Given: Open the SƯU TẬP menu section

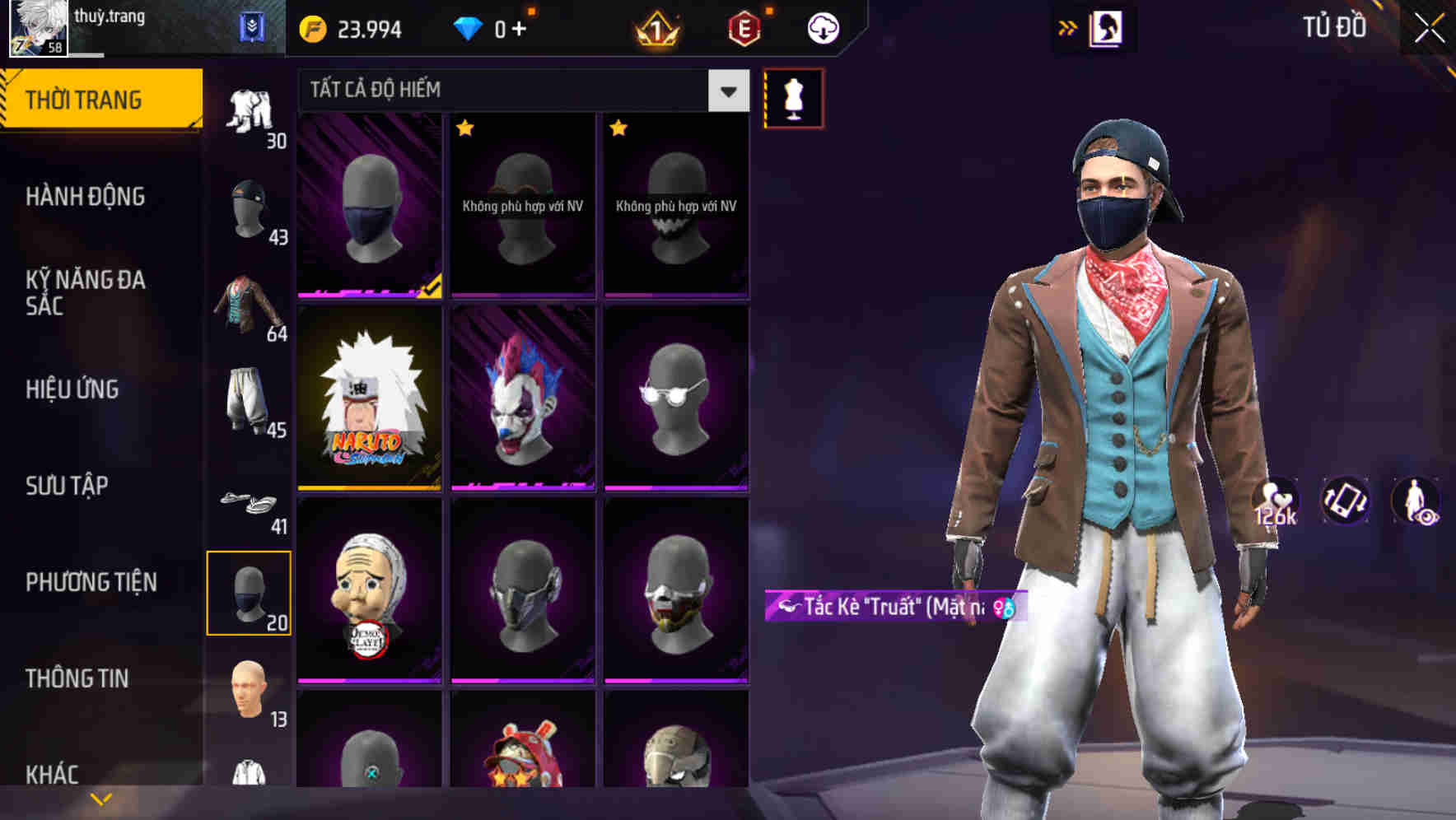Looking at the screenshot, I should point(68,486).
